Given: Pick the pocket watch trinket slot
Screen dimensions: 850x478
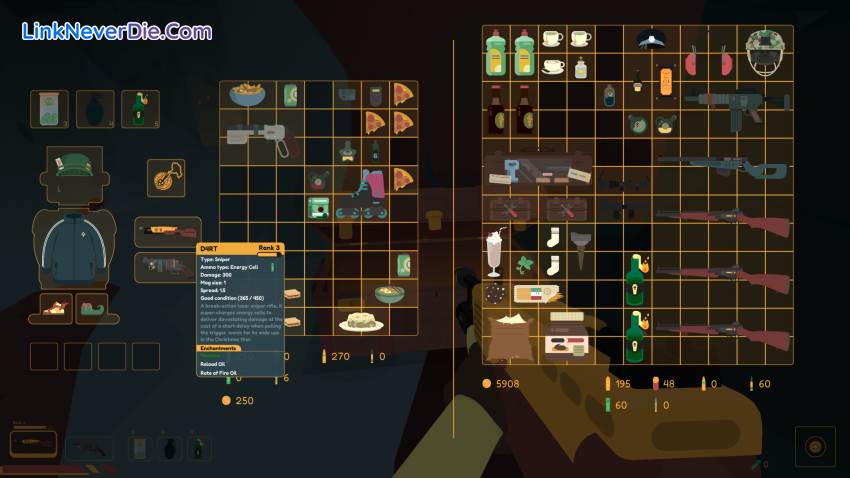Looking at the screenshot, I should click(165, 178).
